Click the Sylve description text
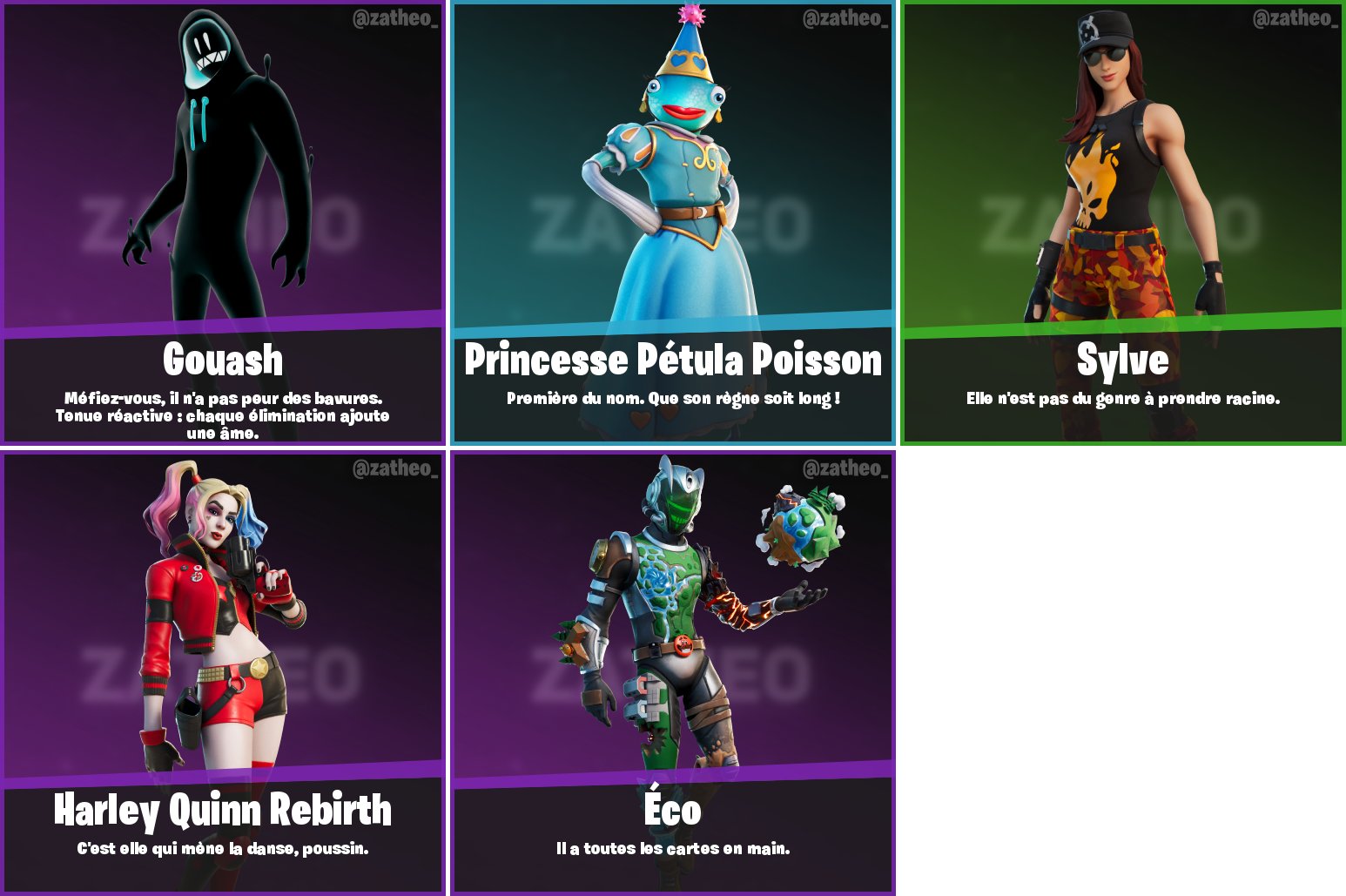The height and width of the screenshot is (896, 1346). [x=1123, y=399]
